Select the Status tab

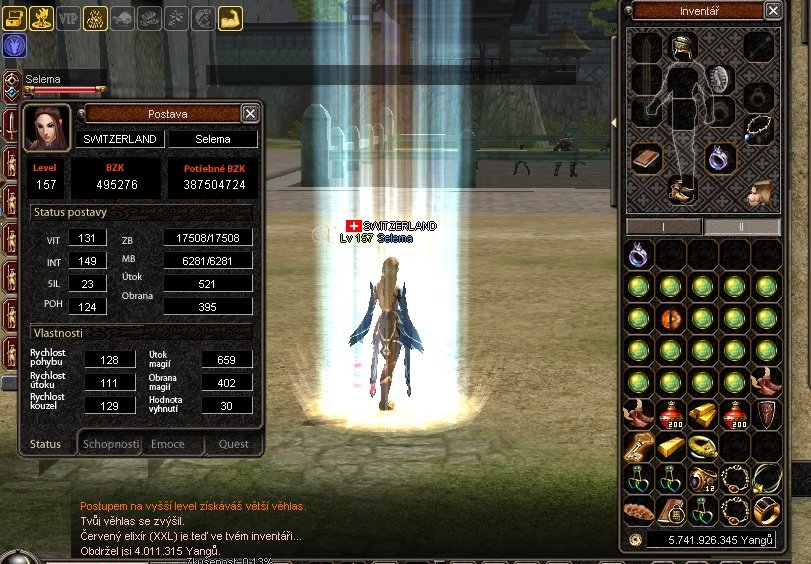45,444
